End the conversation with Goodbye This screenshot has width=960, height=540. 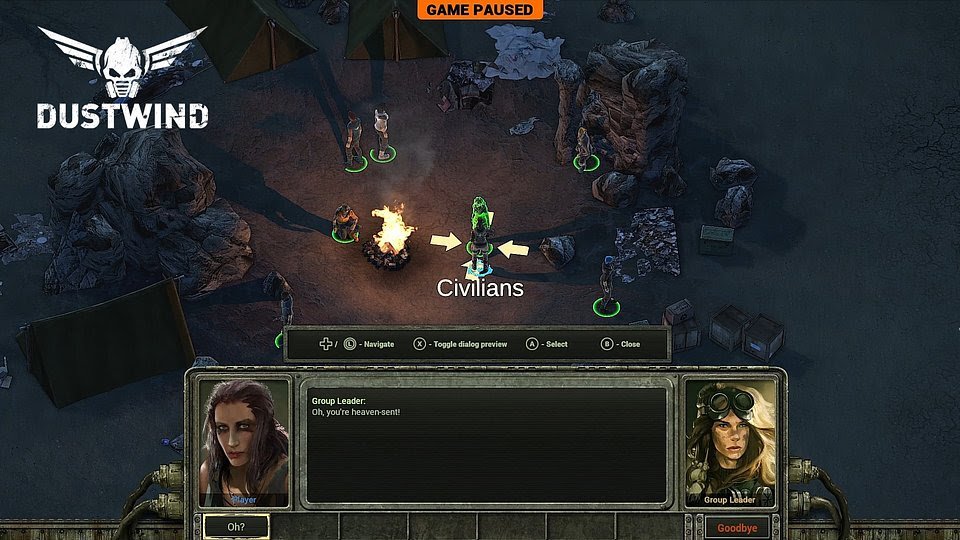737,527
